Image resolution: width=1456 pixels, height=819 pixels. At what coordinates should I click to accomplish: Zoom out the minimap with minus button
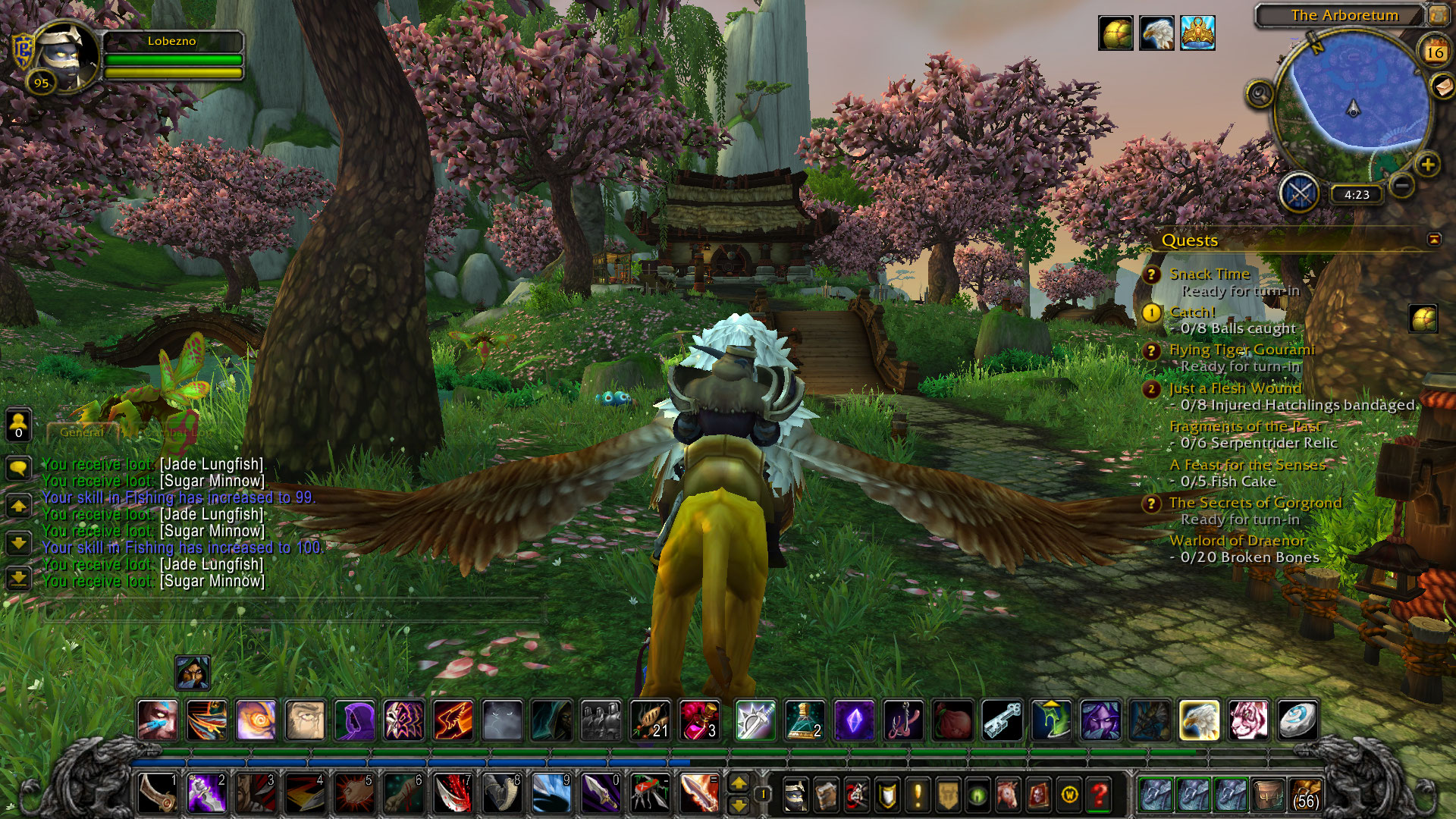(1402, 185)
